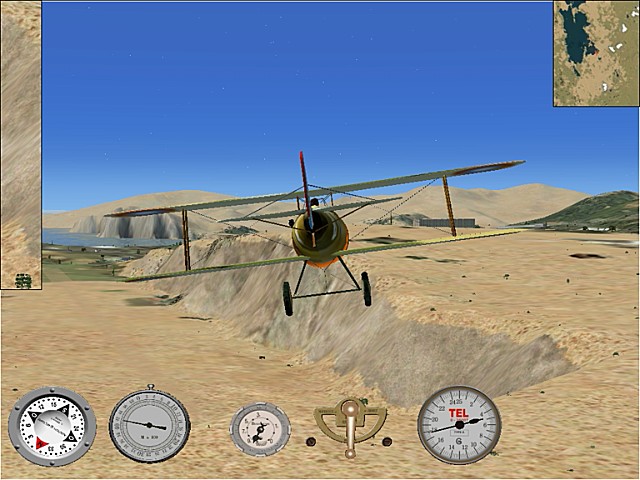Click the TEL tachometer gauge
This screenshot has width=640, height=480.
(459, 425)
